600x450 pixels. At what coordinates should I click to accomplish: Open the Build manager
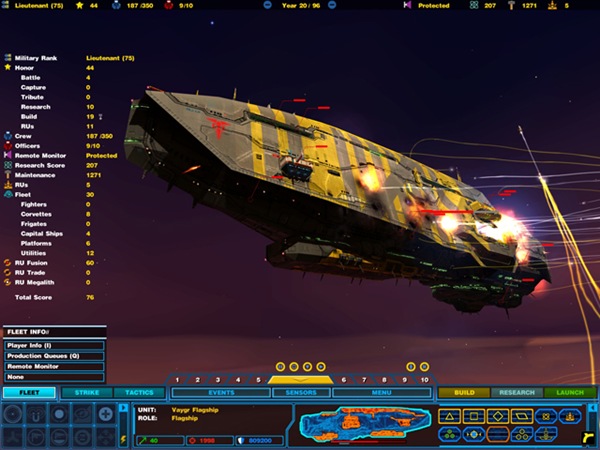pos(464,393)
